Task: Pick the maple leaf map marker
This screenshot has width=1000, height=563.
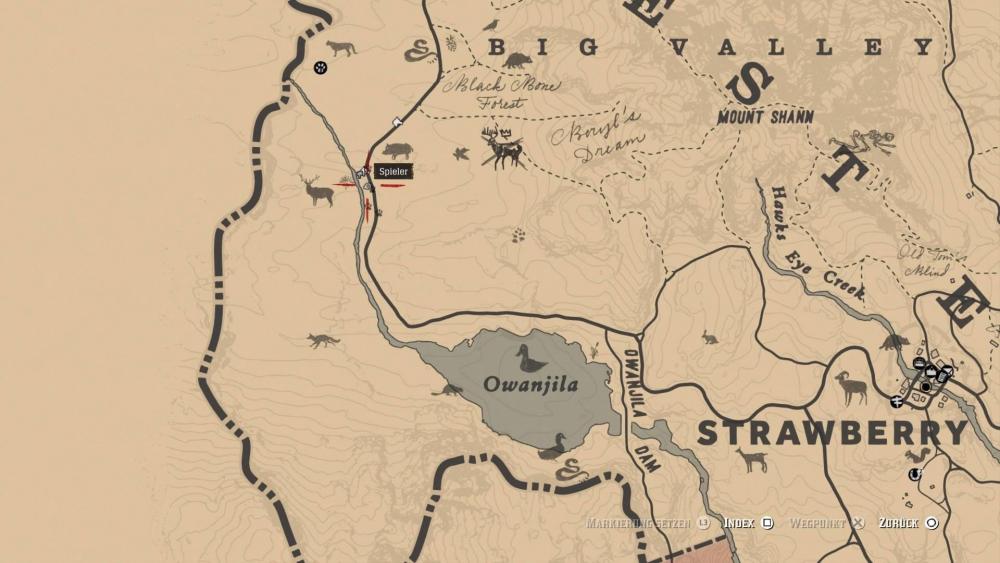Action: pyautogui.click(x=461, y=154)
